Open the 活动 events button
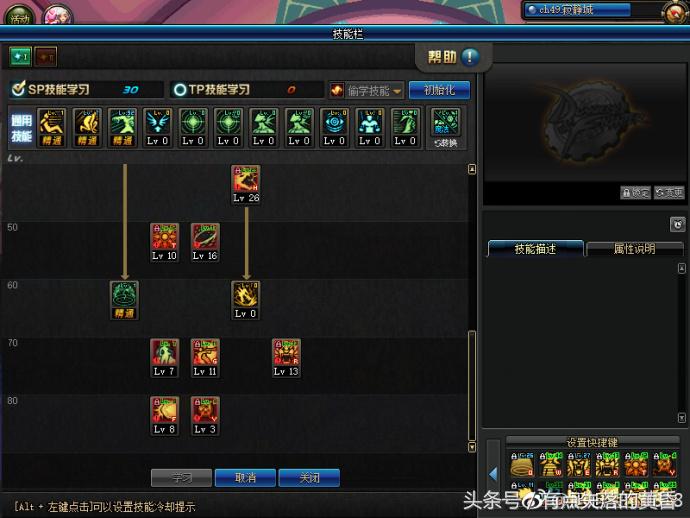This screenshot has width=690, height=518. (x=20, y=17)
